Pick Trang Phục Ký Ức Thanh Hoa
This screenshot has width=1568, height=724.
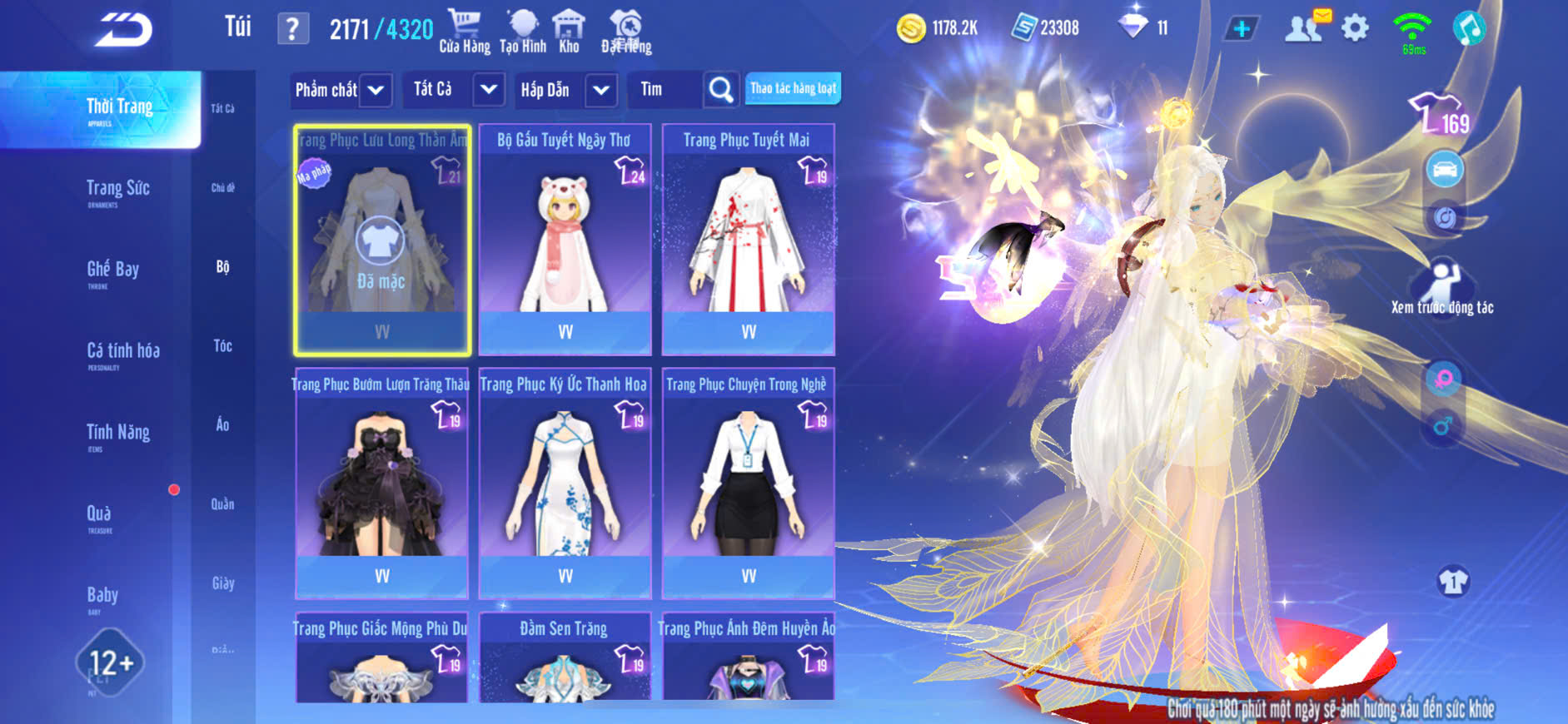coord(565,484)
